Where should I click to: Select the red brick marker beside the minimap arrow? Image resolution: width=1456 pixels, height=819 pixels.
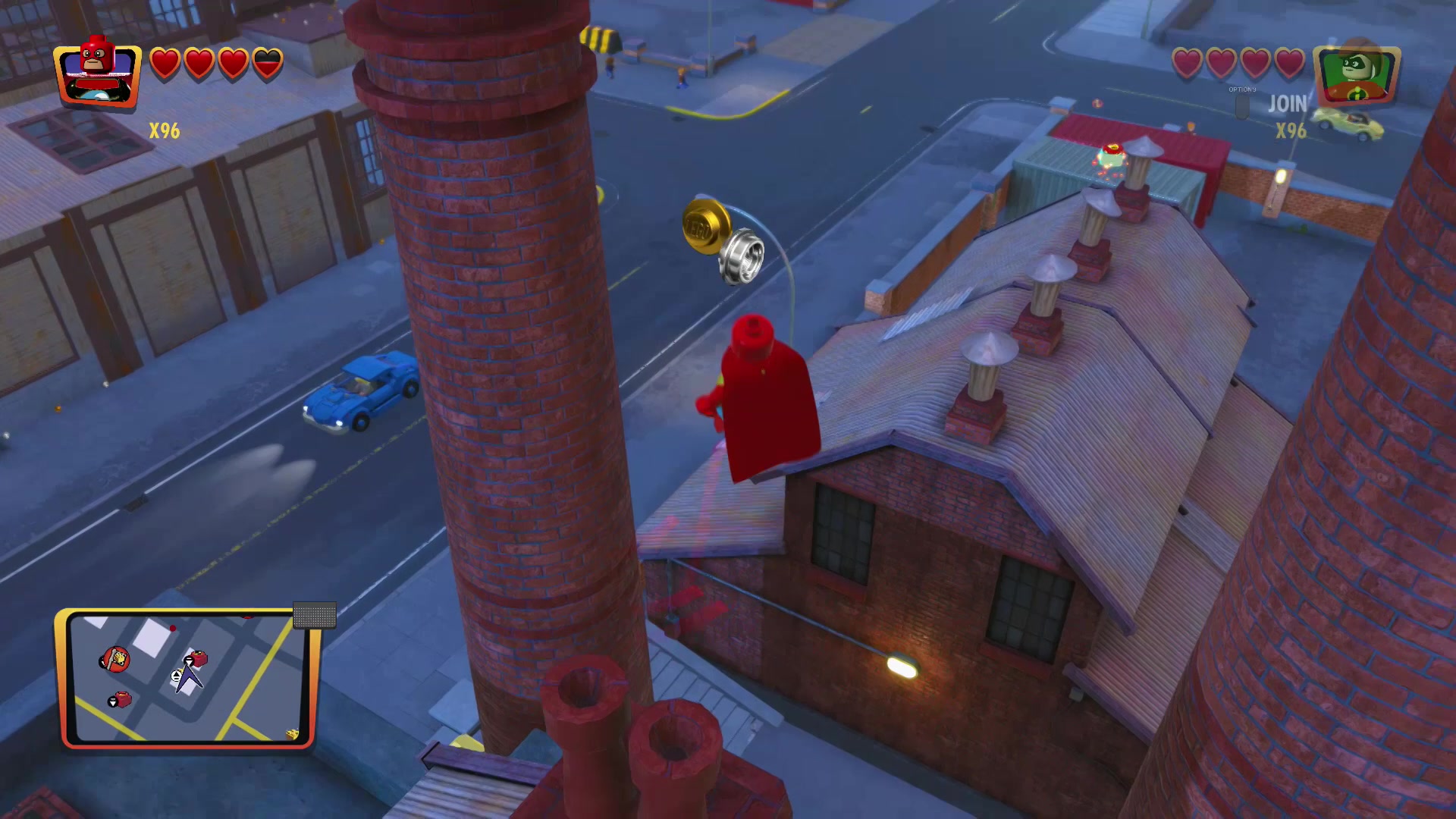[x=198, y=658]
